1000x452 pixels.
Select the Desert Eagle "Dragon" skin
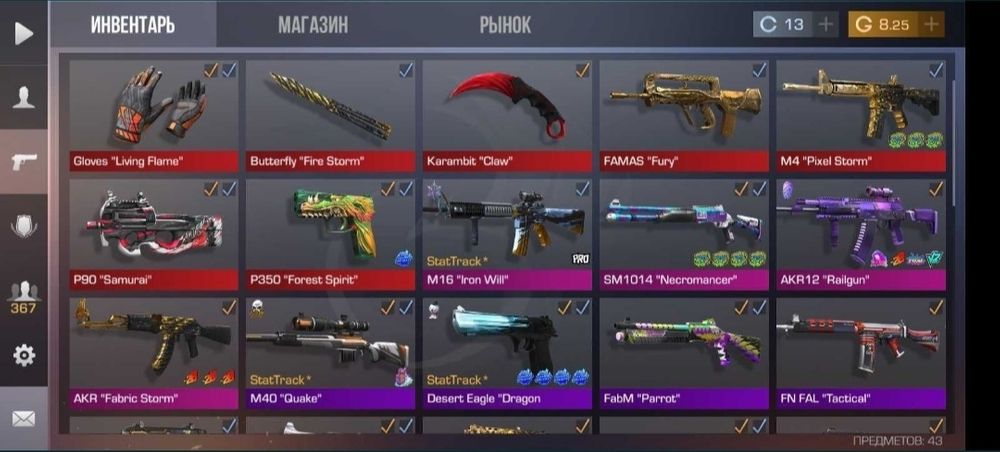507,352
